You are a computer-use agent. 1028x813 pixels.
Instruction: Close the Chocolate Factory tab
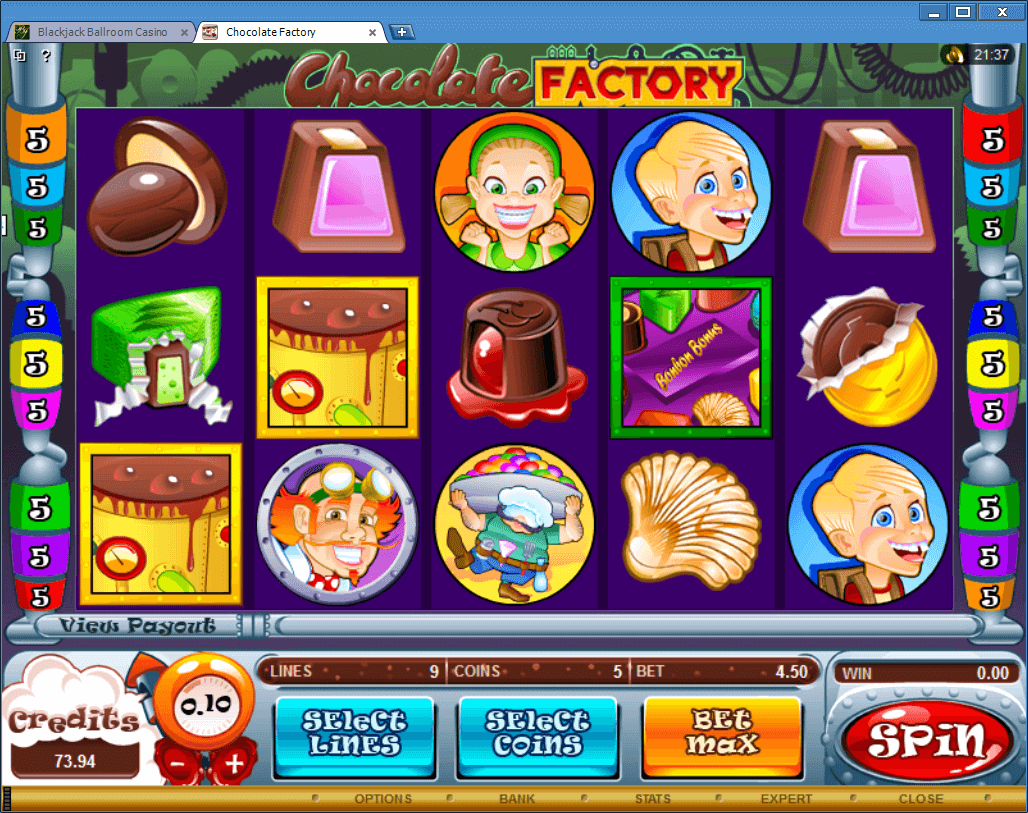(374, 32)
